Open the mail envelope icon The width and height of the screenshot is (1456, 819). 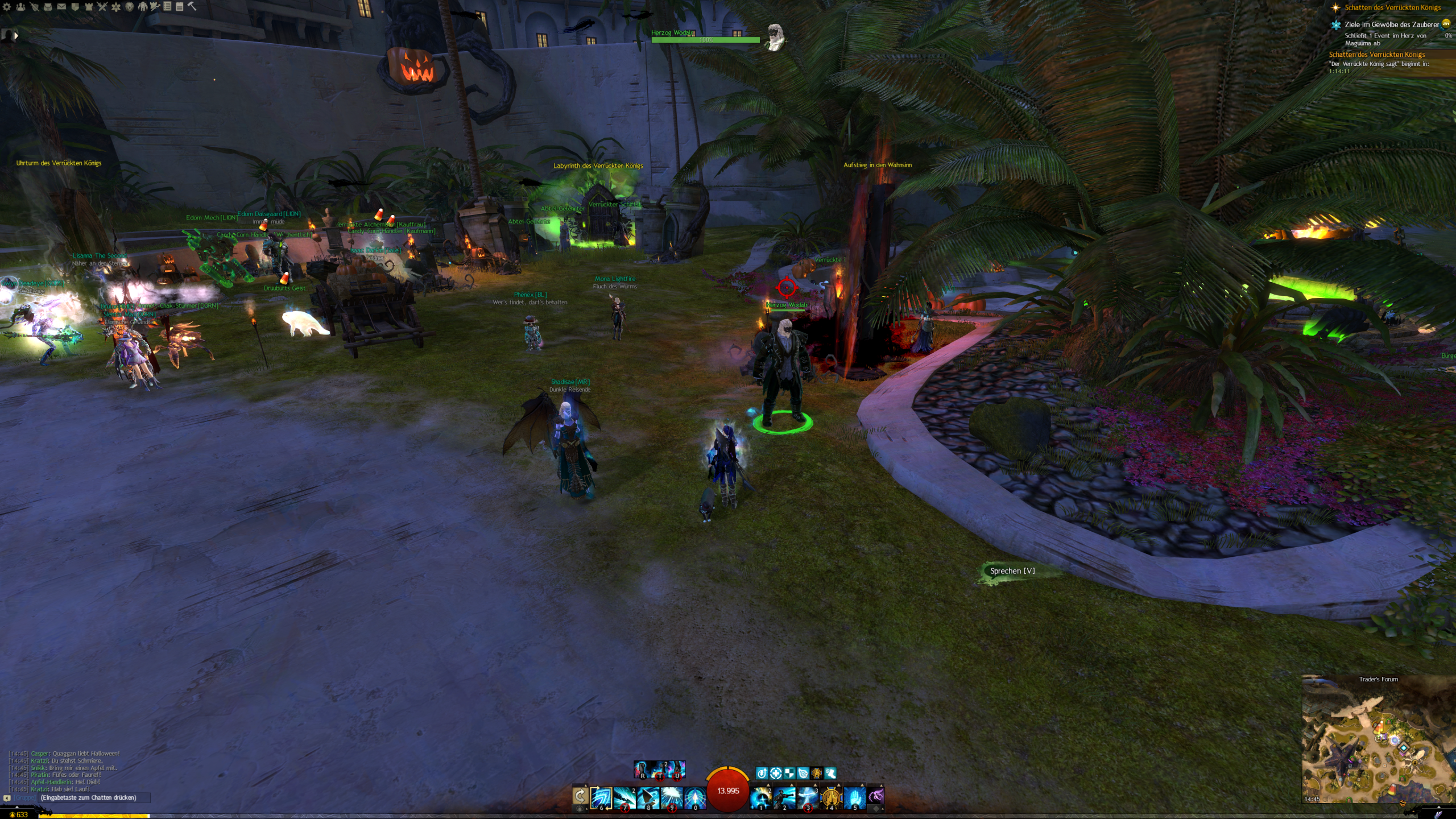(61, 7)
